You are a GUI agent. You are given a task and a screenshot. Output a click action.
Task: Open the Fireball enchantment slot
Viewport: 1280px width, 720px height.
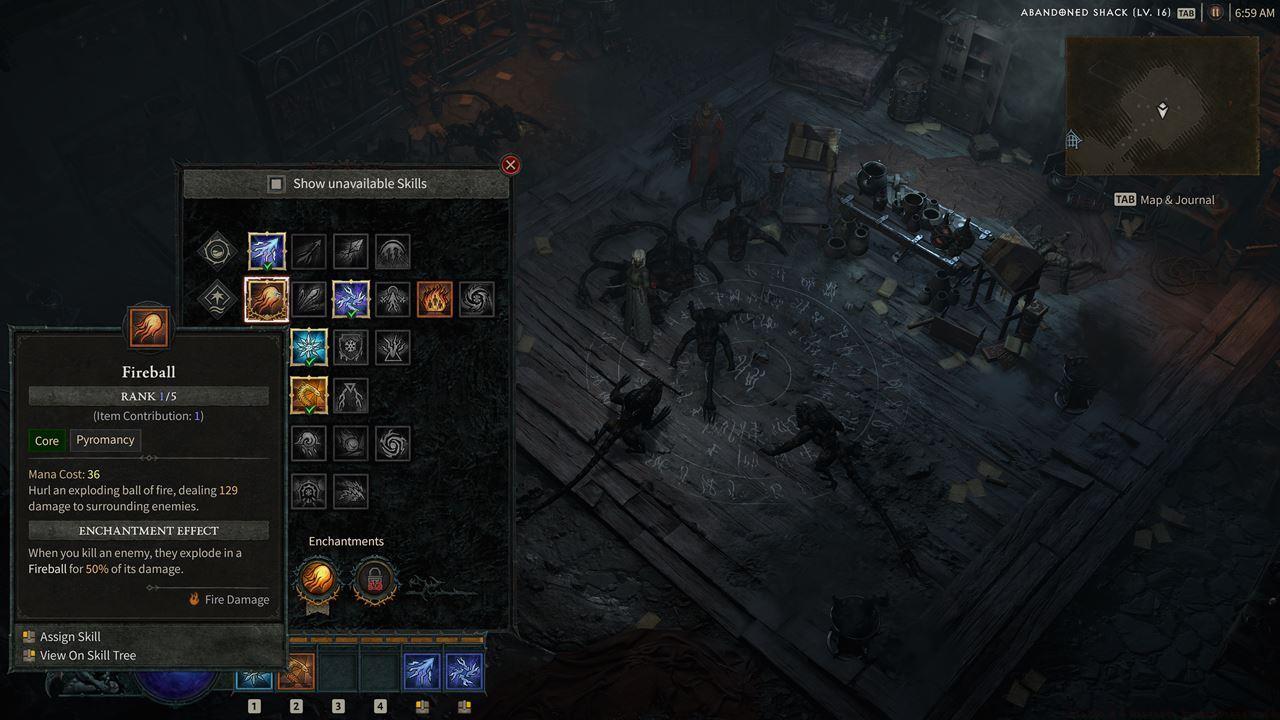(x=317, y=579)
